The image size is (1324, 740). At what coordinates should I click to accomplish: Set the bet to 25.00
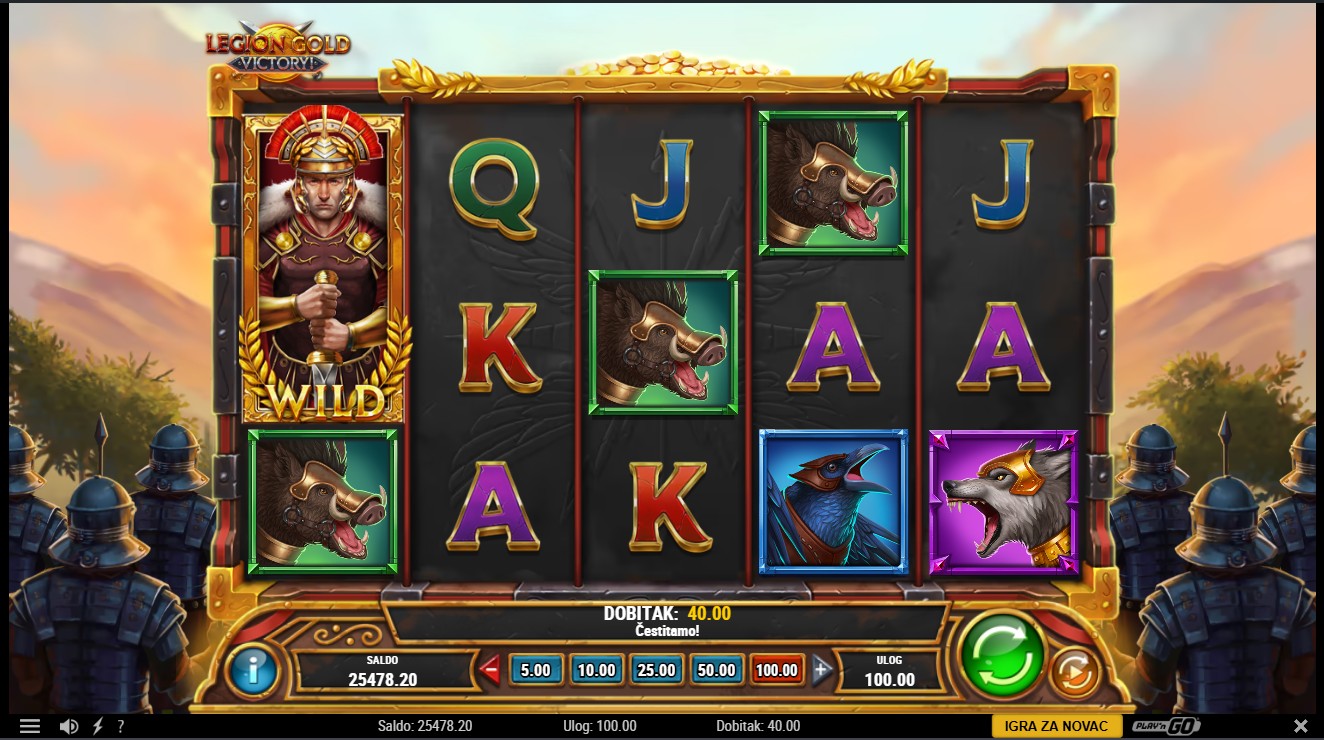tap(656, 670)
